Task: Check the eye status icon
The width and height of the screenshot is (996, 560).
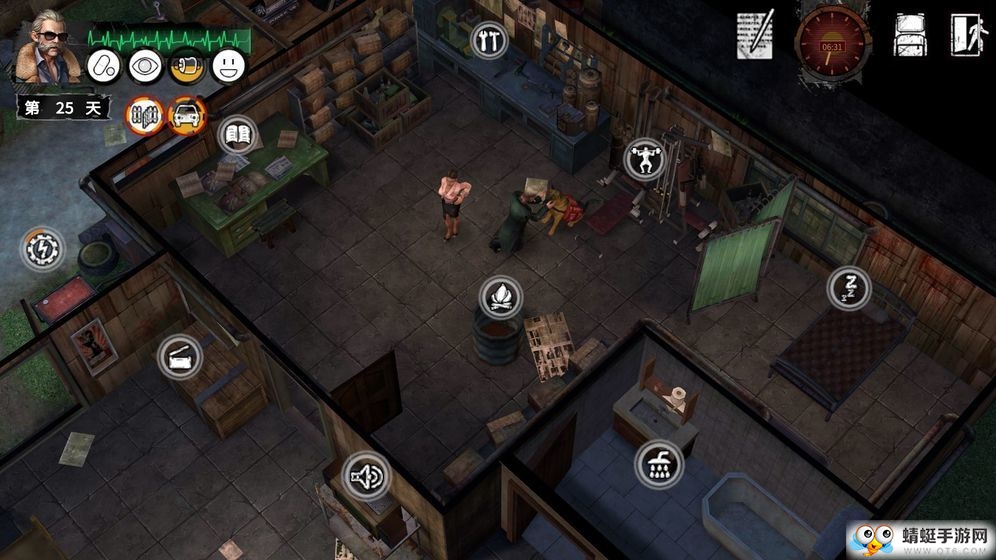Action: (x=144, y=66)
